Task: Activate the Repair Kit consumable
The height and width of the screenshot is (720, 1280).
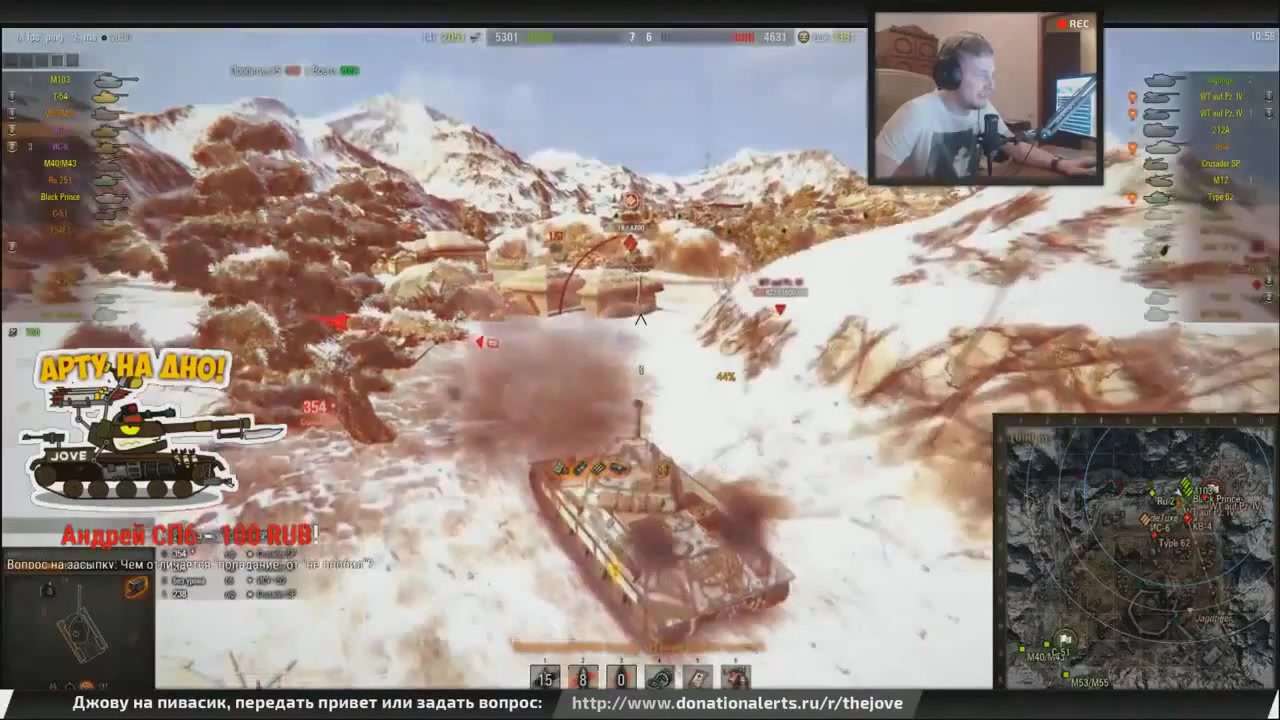Action: click(658, 679)
